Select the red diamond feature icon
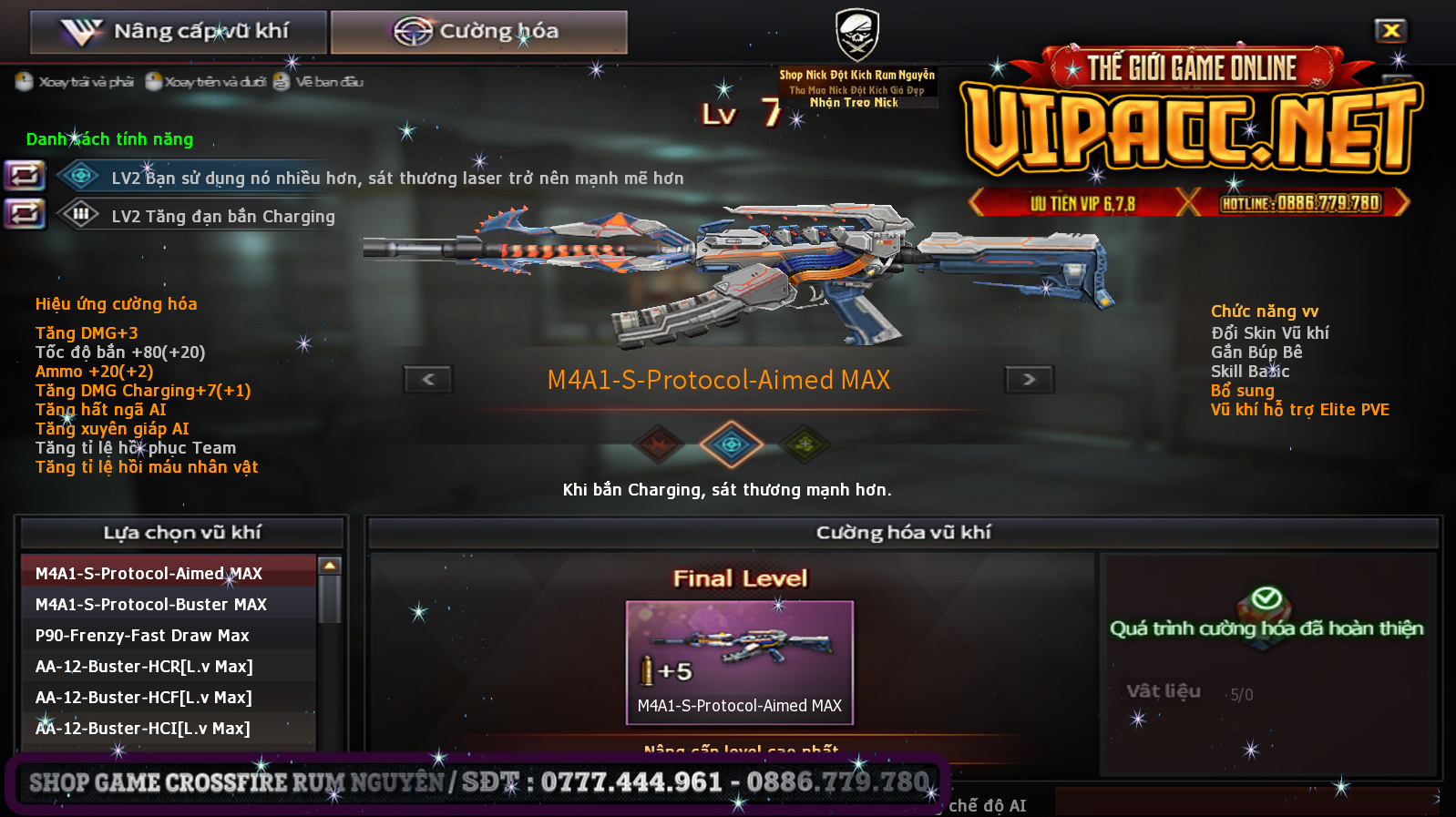Screen dimensions: 1456x817 pyautogui.click(x=659, y=444)
